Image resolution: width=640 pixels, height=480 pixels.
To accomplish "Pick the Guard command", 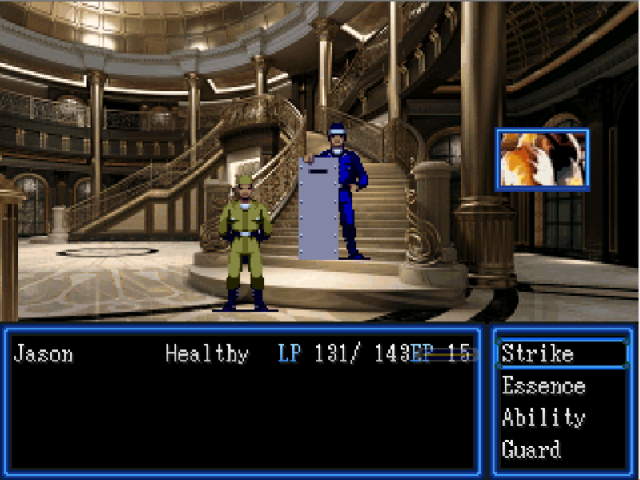I will (x=531, y=450).
